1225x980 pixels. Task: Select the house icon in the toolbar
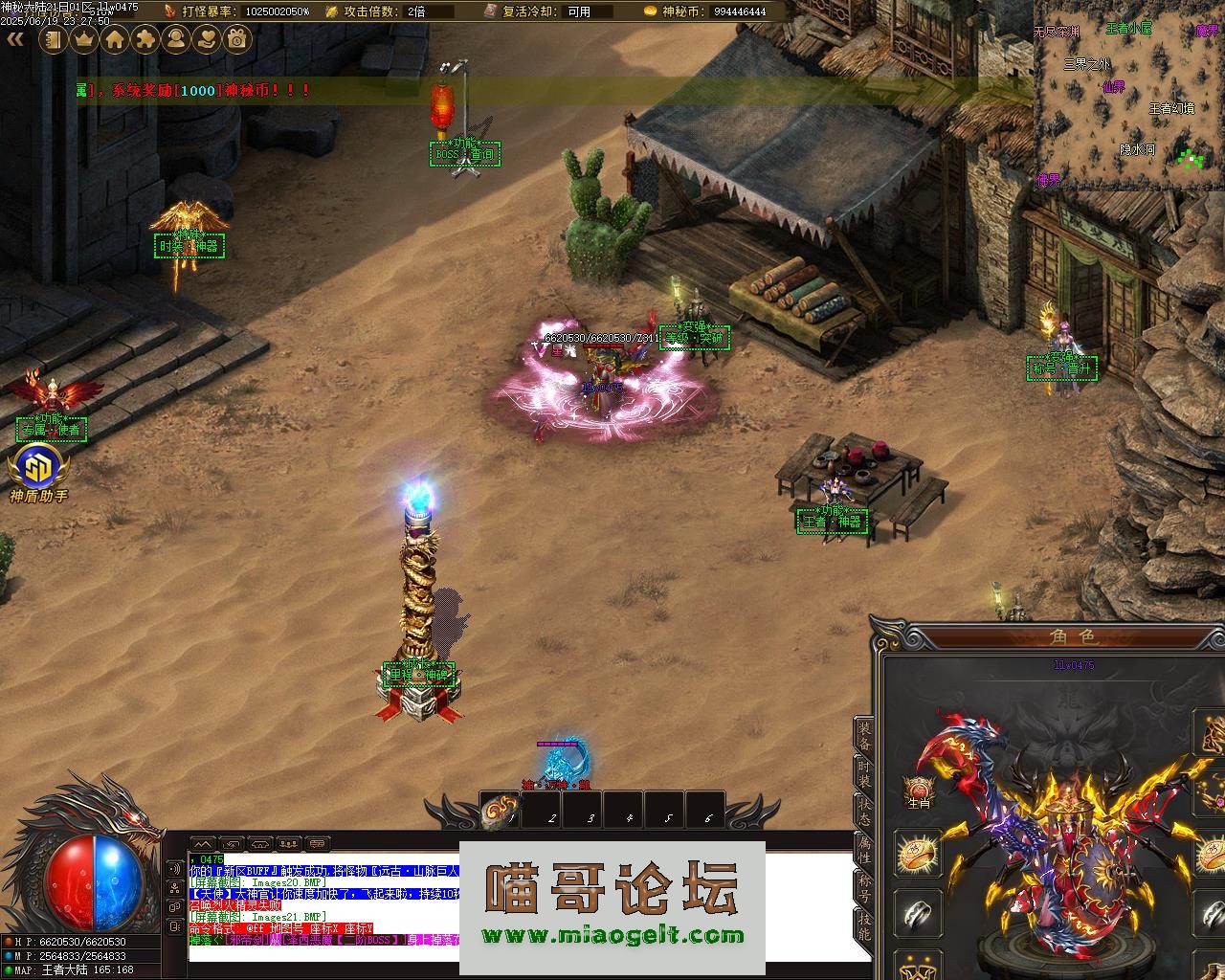pos(115,39)
